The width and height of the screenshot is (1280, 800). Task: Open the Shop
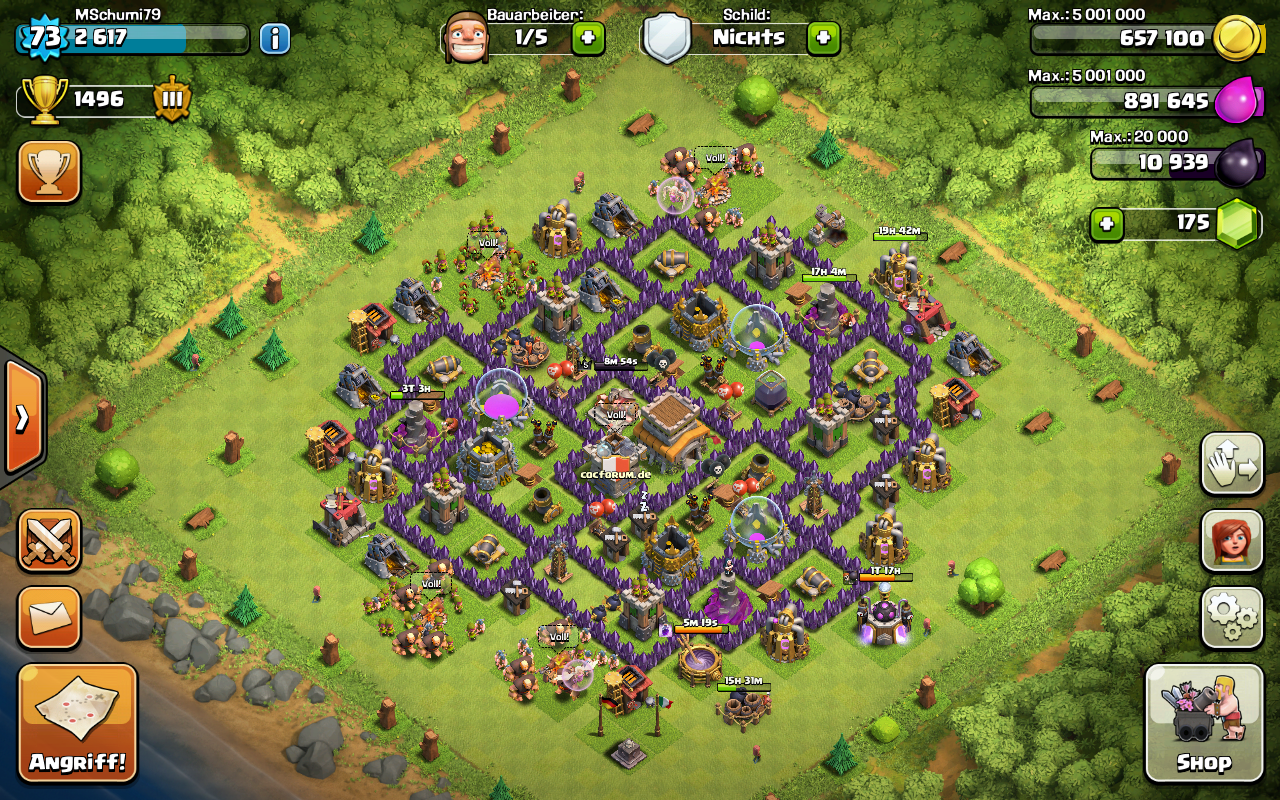click(1203, 722)
